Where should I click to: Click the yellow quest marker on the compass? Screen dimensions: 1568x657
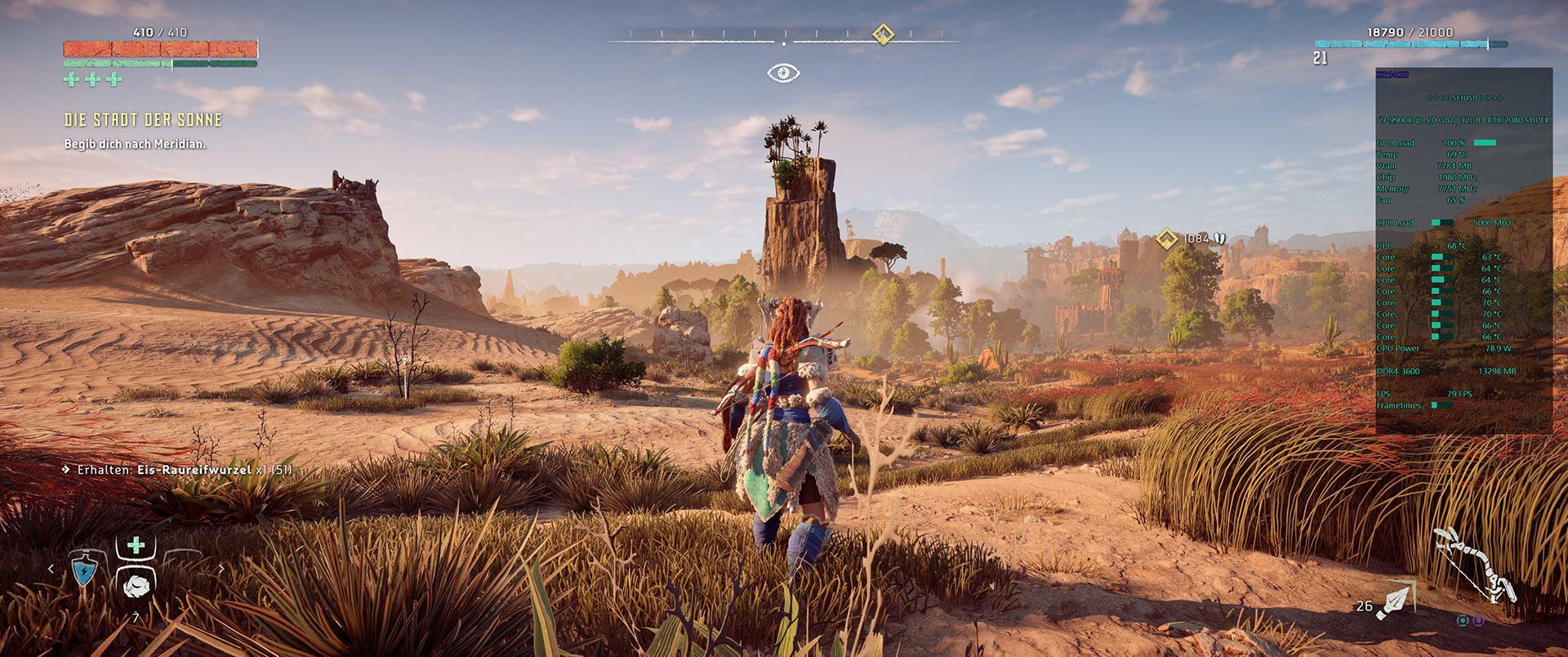881,34
